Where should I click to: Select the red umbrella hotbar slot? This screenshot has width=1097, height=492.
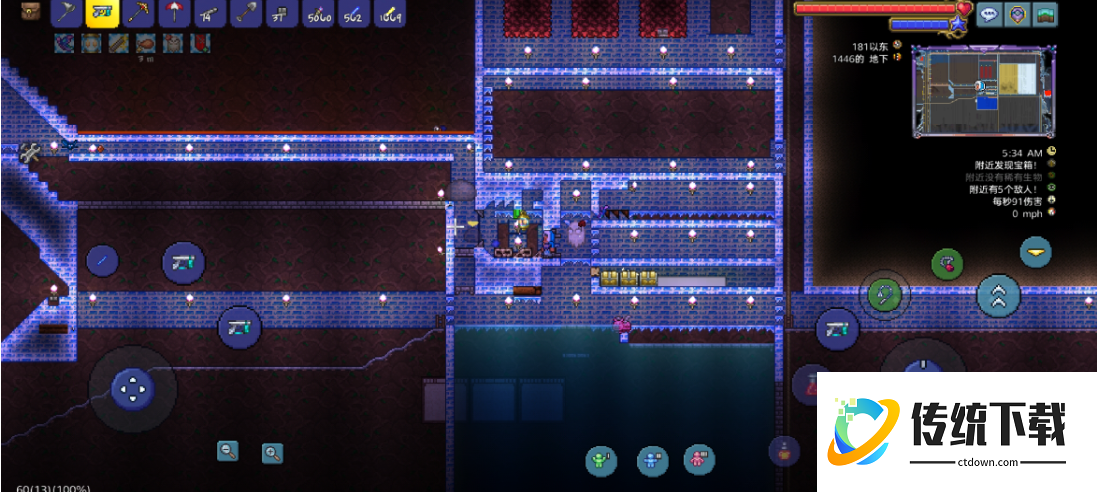point(174,13)
